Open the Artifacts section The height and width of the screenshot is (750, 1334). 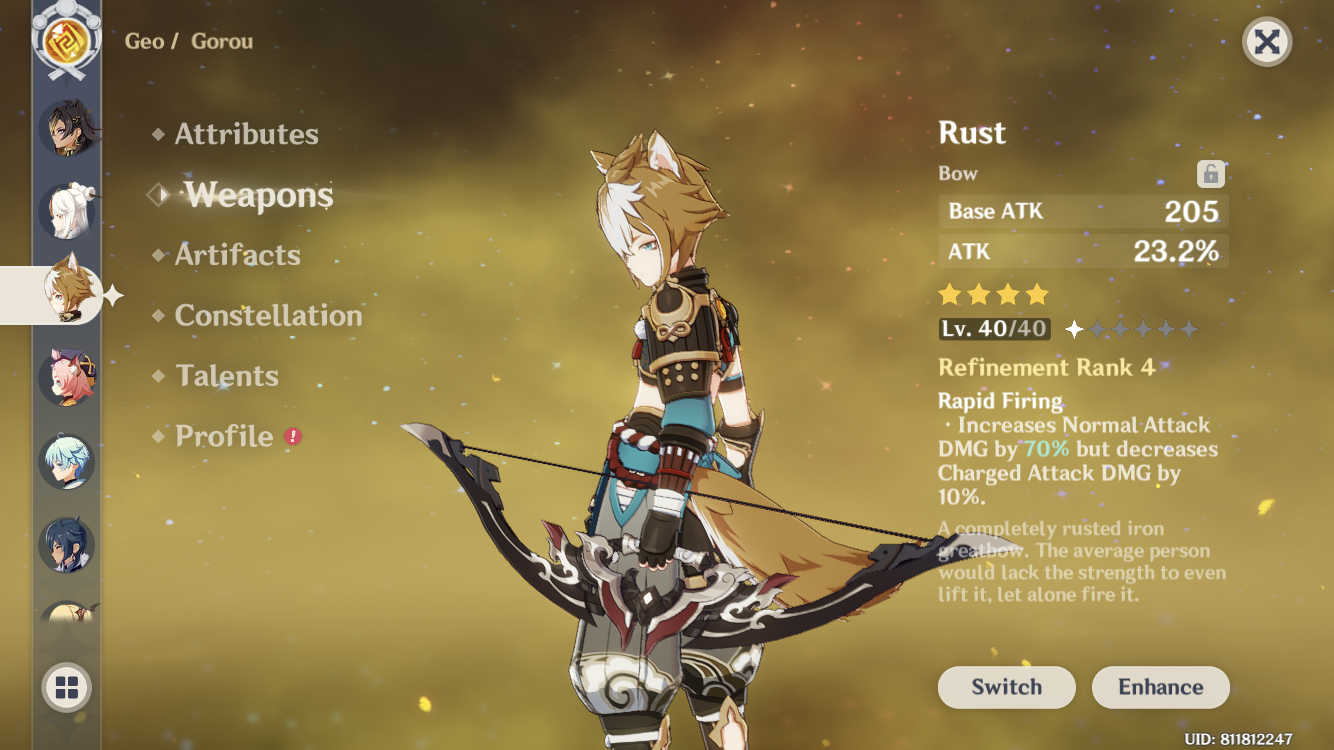click(x=236, y=255)
